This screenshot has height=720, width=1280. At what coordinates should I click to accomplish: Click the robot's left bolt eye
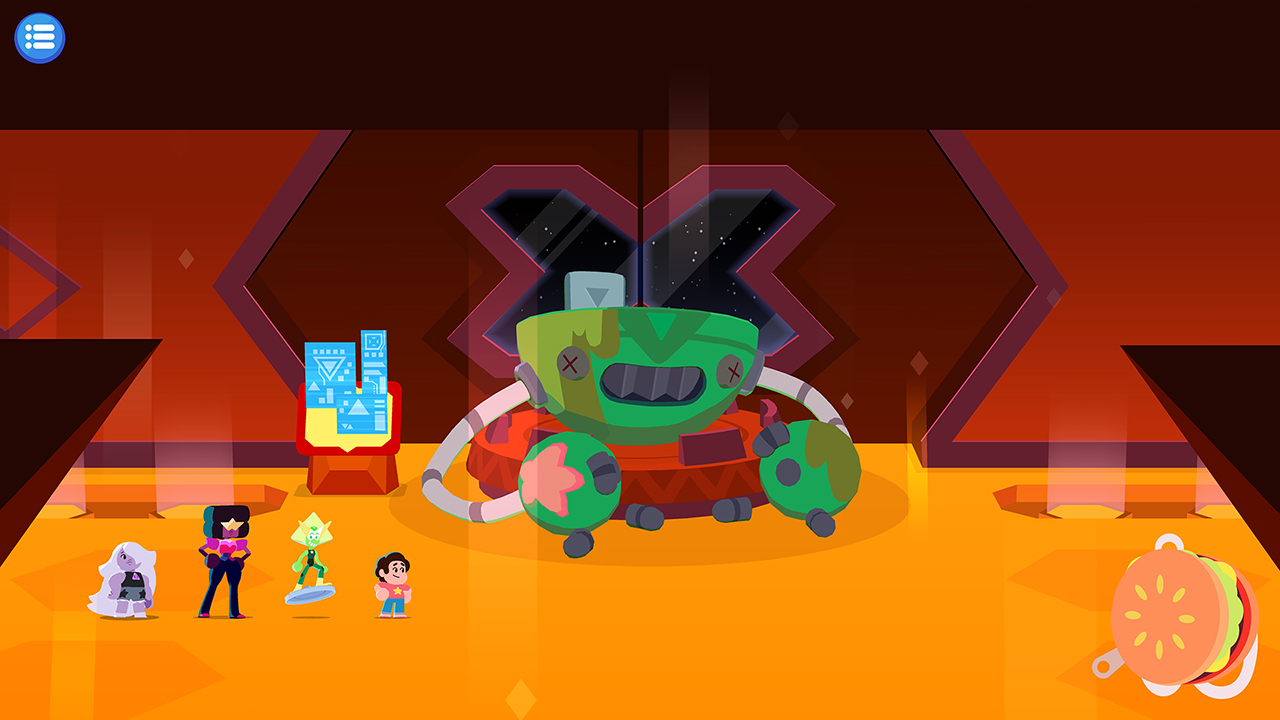pos(571,361)
